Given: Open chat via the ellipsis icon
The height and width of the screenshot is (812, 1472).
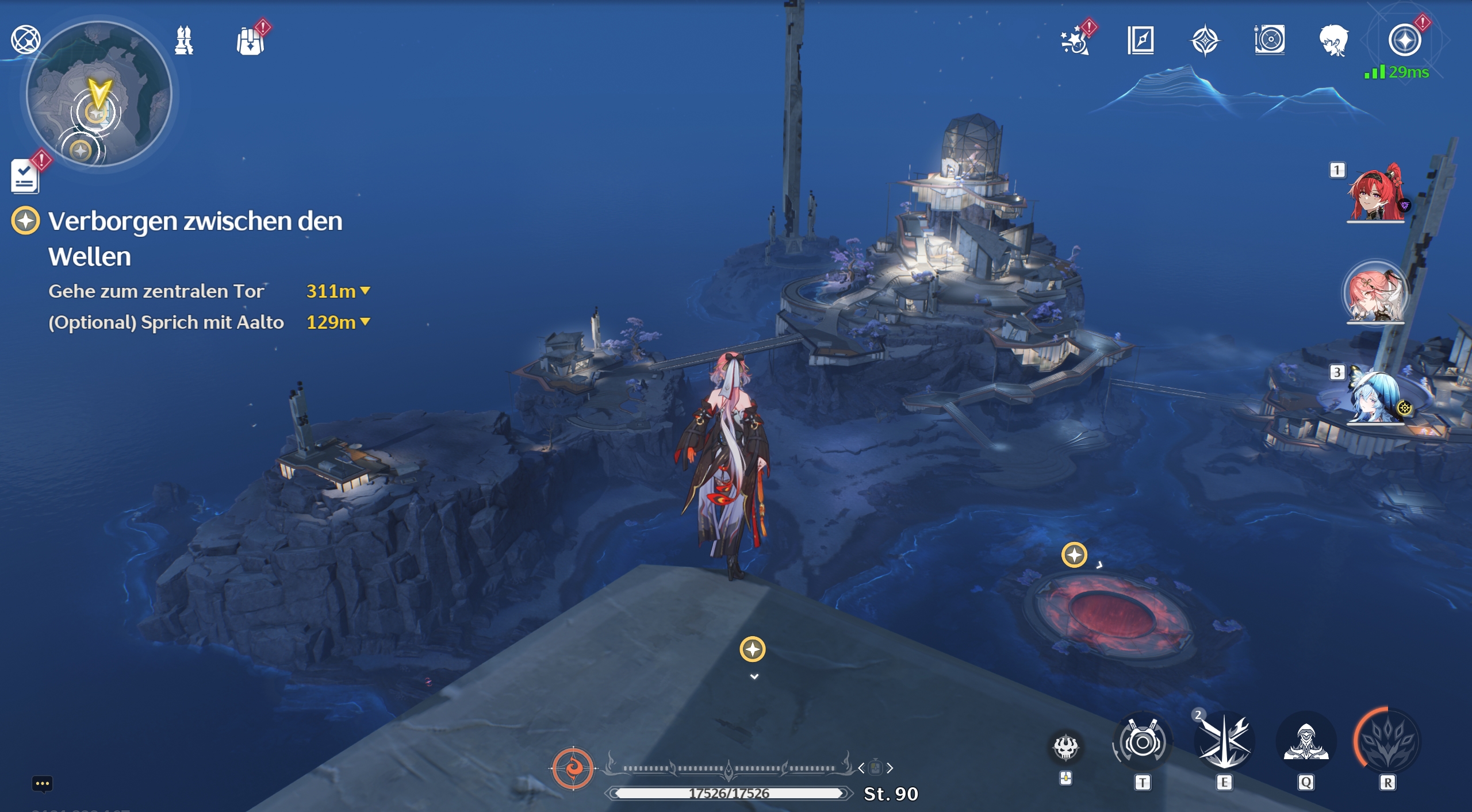Looking at the screenshot, I should [43, 783].
